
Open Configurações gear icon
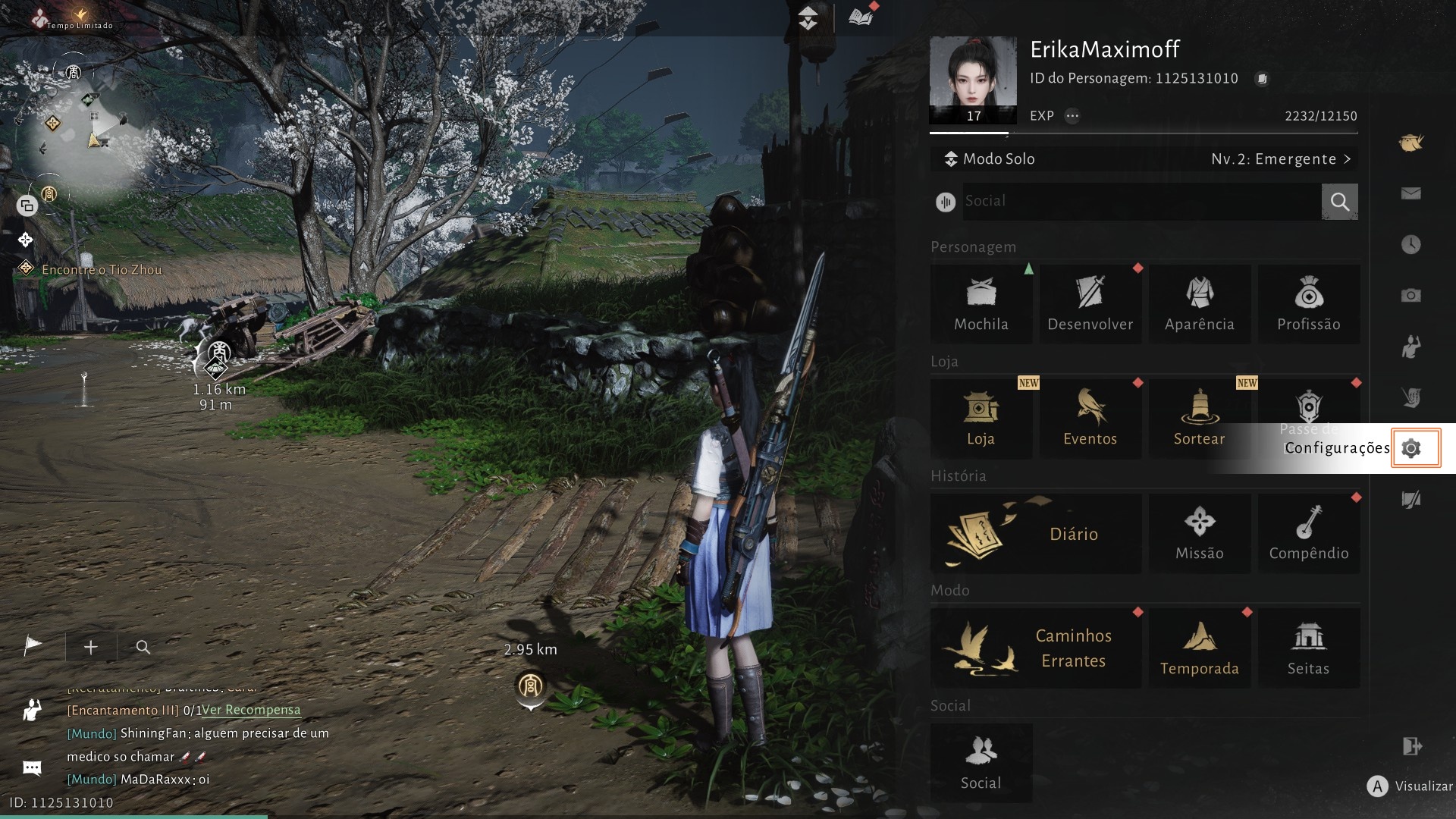click(x=1410, y=448)
